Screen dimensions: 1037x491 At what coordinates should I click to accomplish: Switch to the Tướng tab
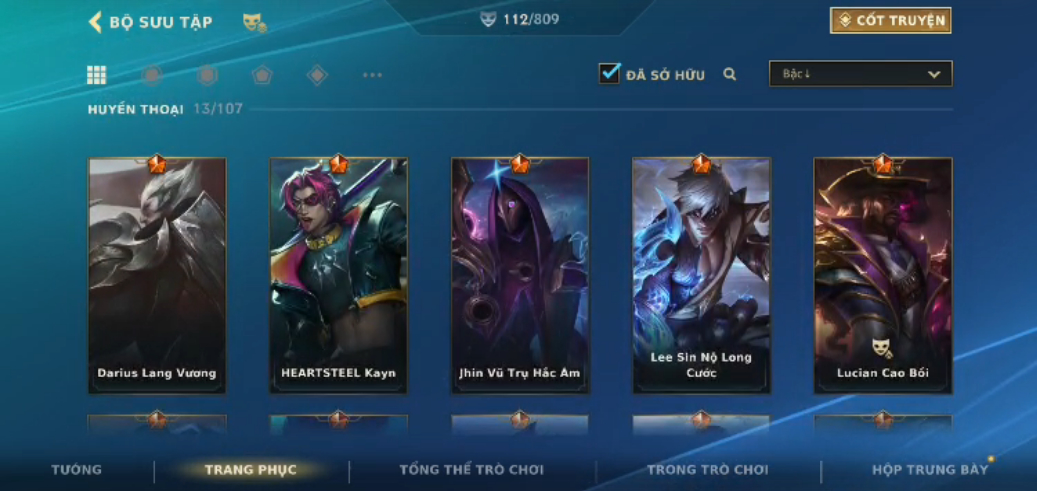(77, 470)
